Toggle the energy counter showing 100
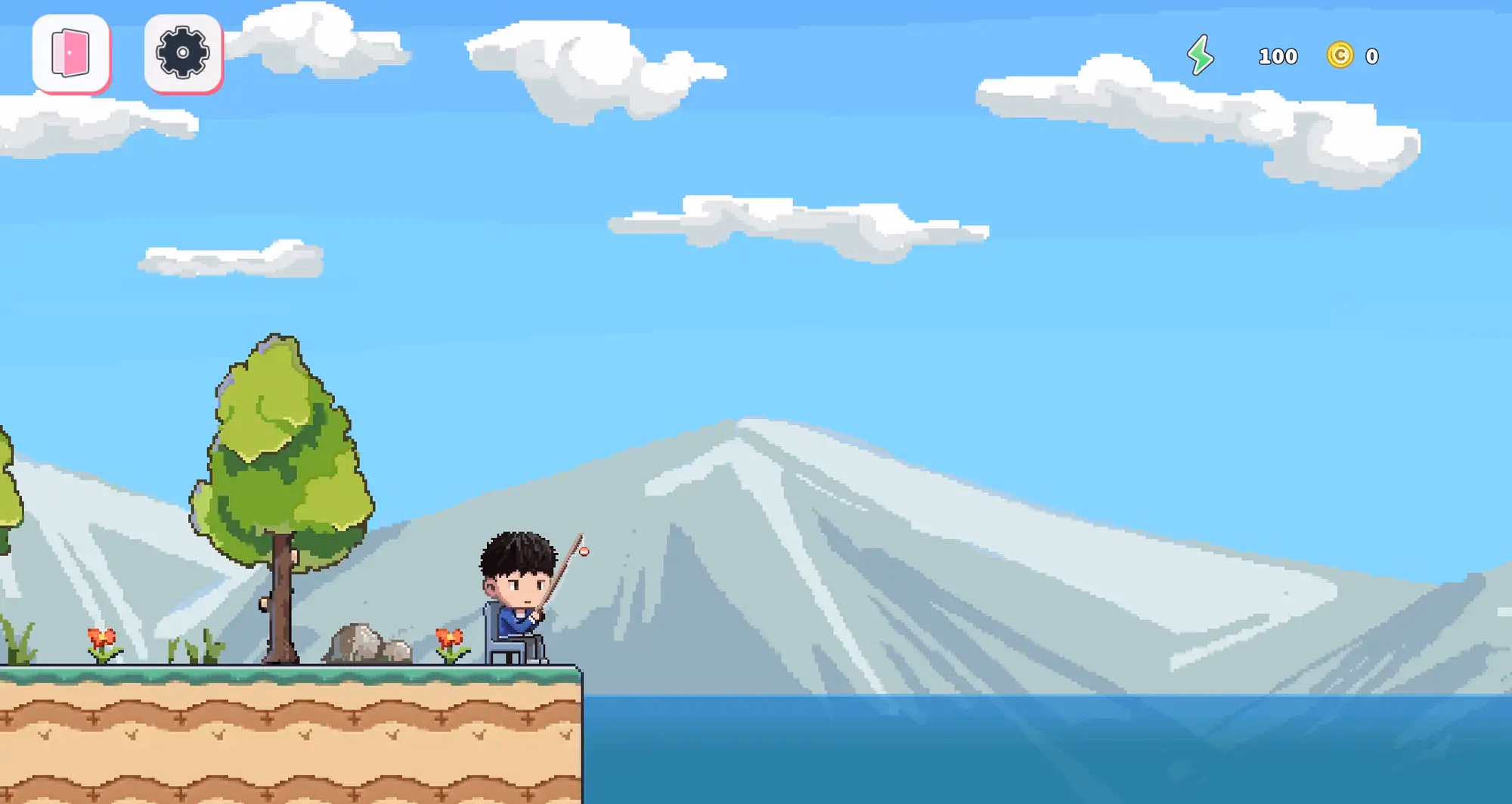 [1278, 56]
